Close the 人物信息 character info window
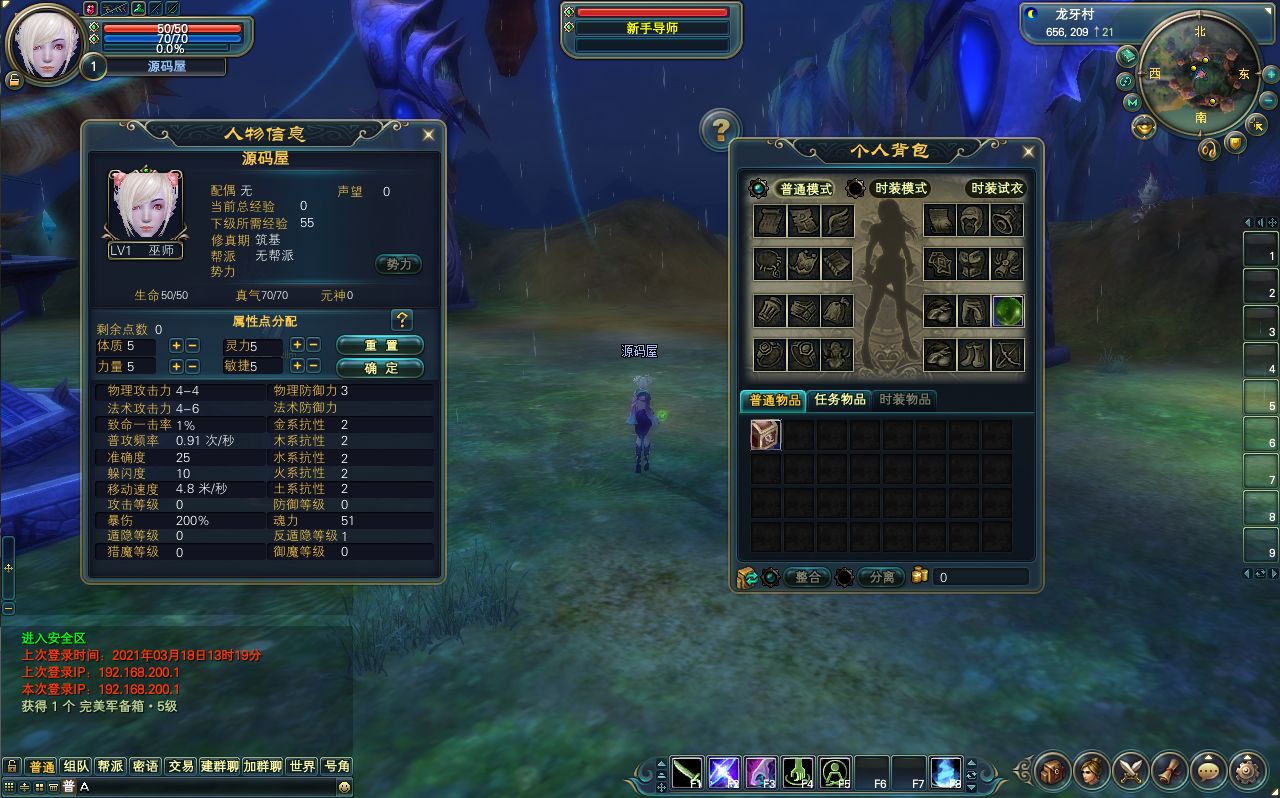 429,134
